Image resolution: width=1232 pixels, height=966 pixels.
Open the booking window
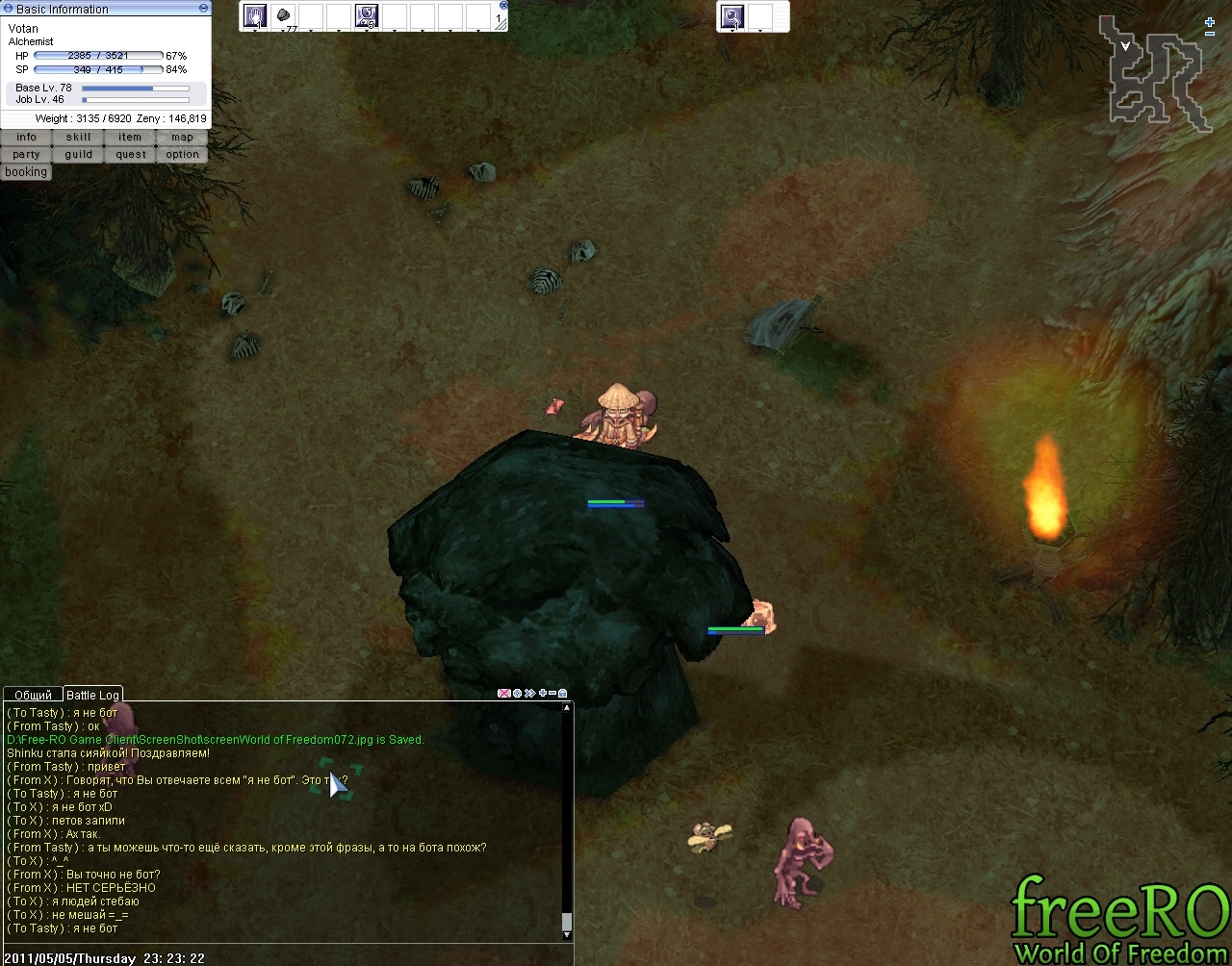tap(26, 172)
